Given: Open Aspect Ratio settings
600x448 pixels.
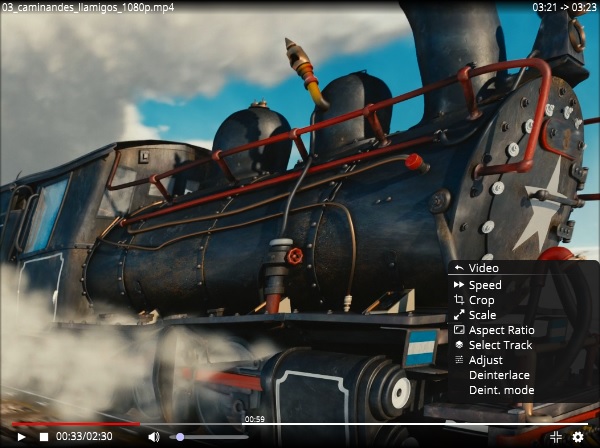Looking at the screenshot, I should click(x=501, y=330).
